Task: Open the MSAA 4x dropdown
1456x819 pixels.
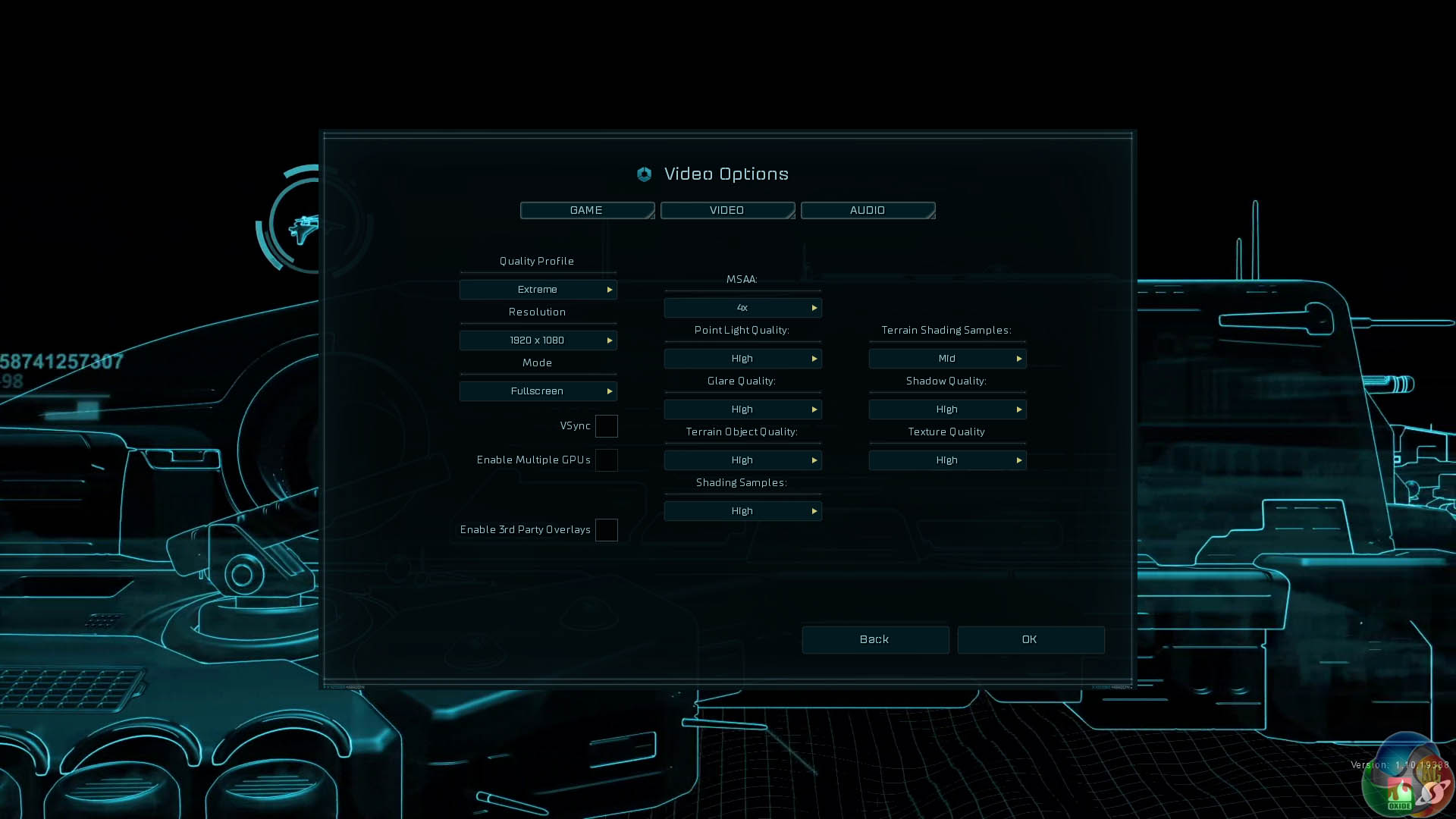Action: coord(742,308)
